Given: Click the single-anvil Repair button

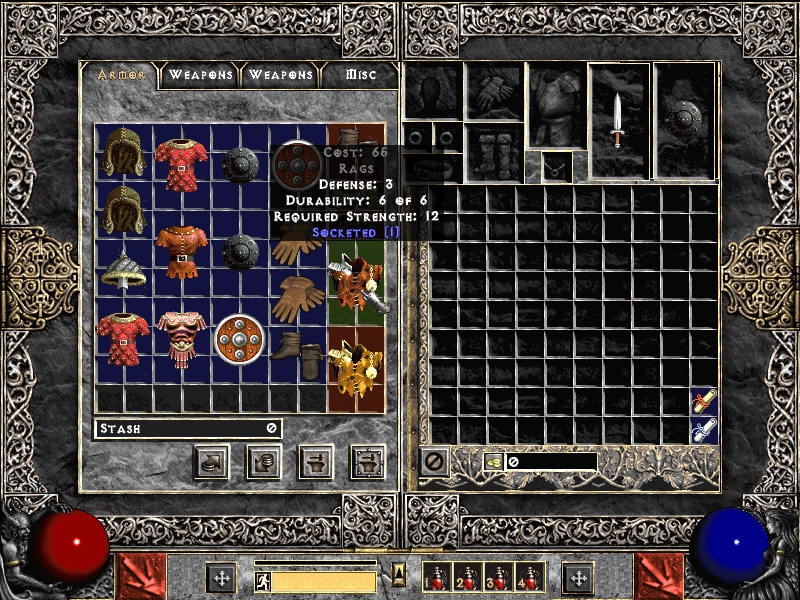Looking at the screenshot, I should click(x=316, y=462).
